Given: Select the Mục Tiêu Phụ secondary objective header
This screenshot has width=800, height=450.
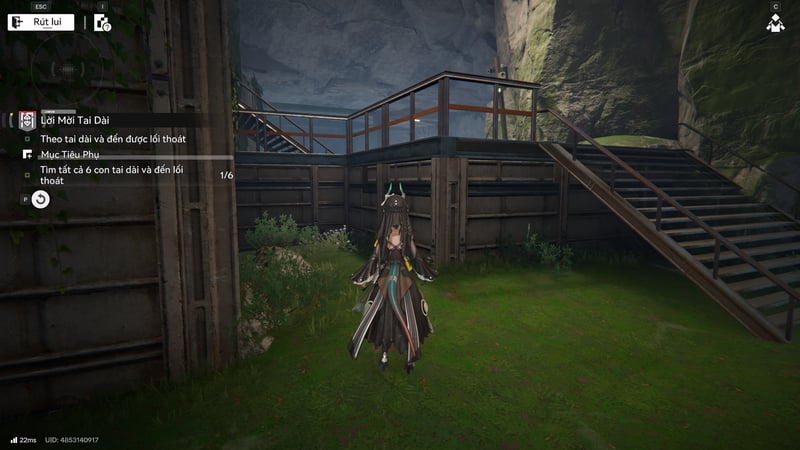Looking at the screenshot, I should click(x=70, y=155).
